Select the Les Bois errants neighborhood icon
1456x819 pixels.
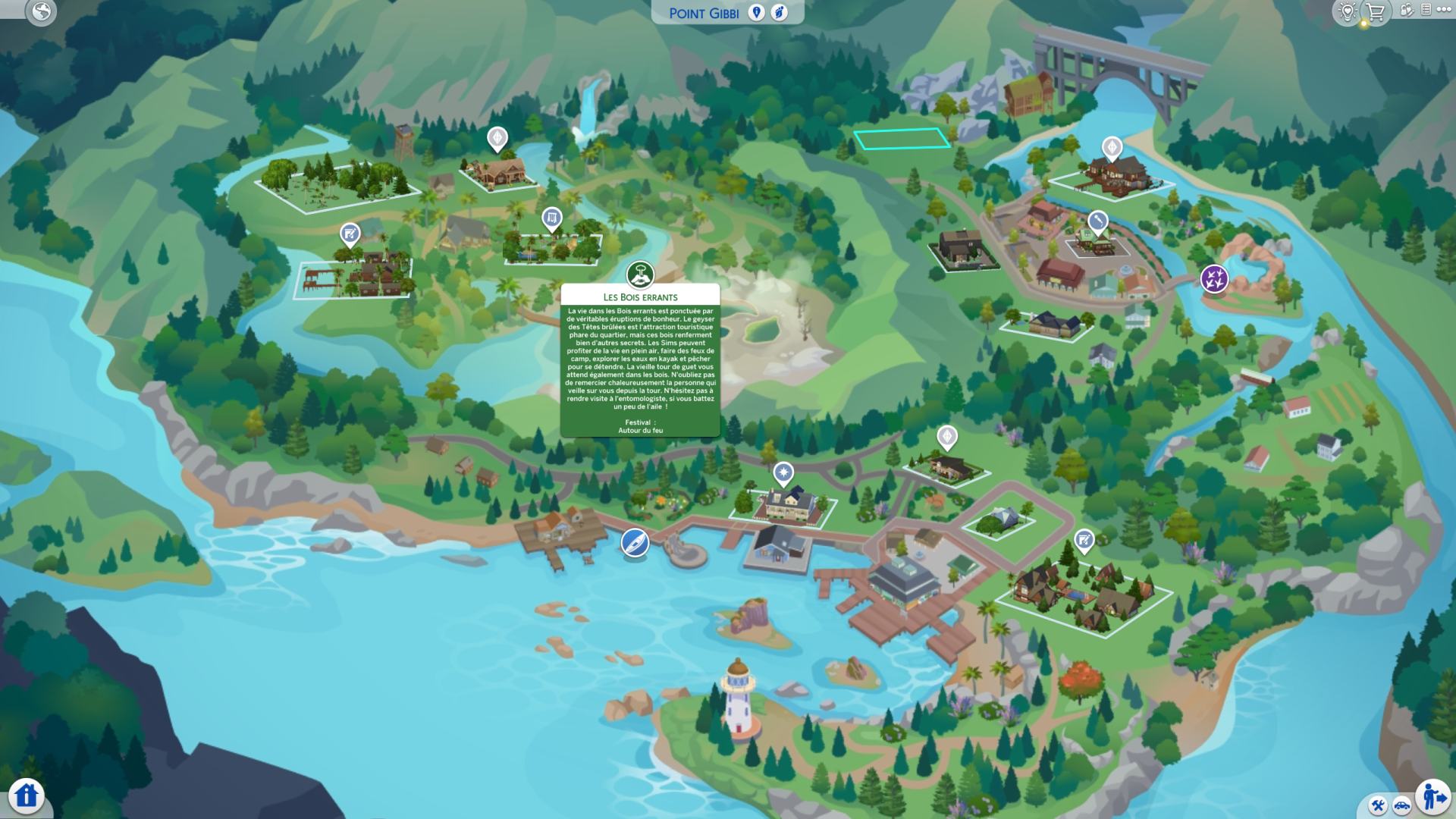[x=640, y=275]
